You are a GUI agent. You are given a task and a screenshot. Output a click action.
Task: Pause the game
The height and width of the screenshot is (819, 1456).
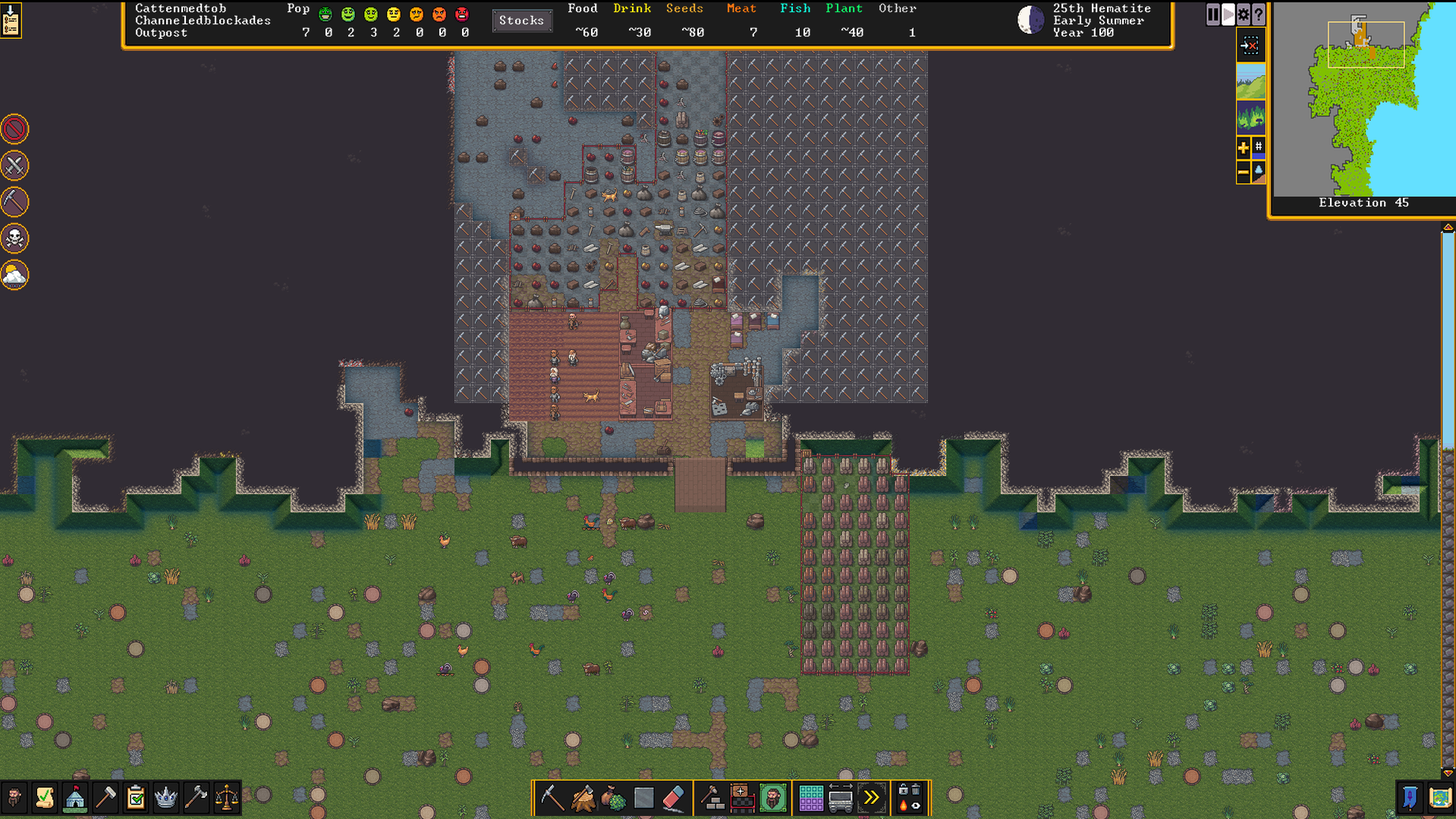[1212, 14]
